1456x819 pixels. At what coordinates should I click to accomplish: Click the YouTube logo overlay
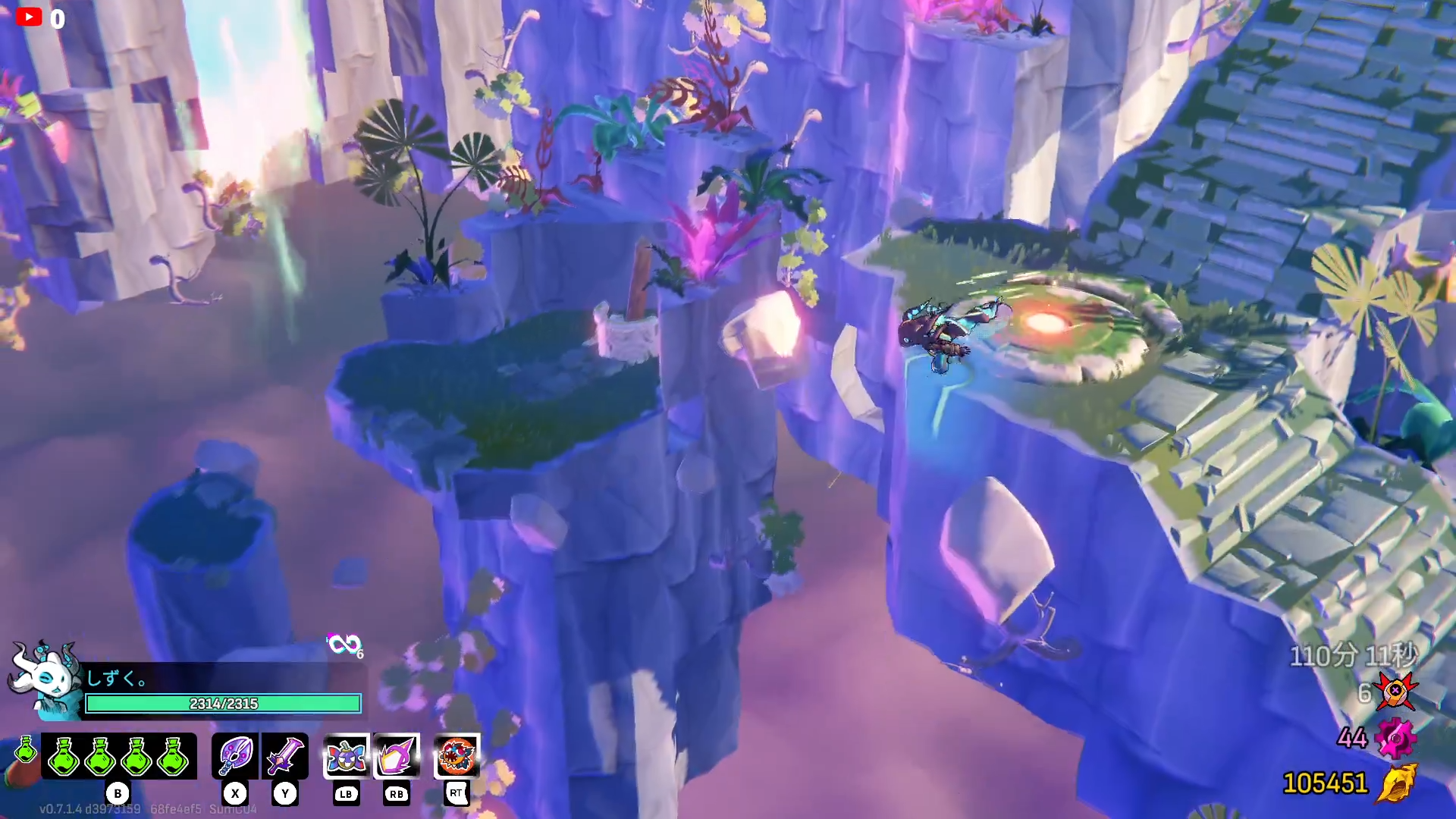(29, 17)
